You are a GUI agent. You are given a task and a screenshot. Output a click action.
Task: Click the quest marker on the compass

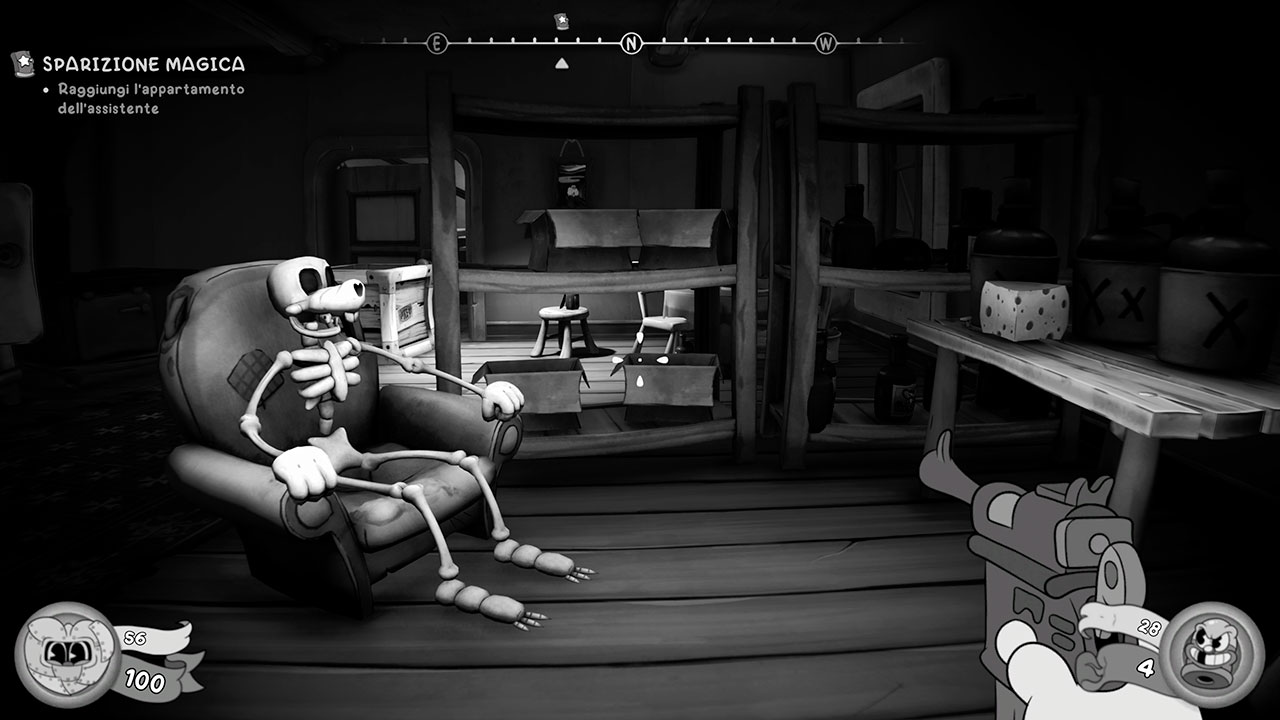pos(561,22)
